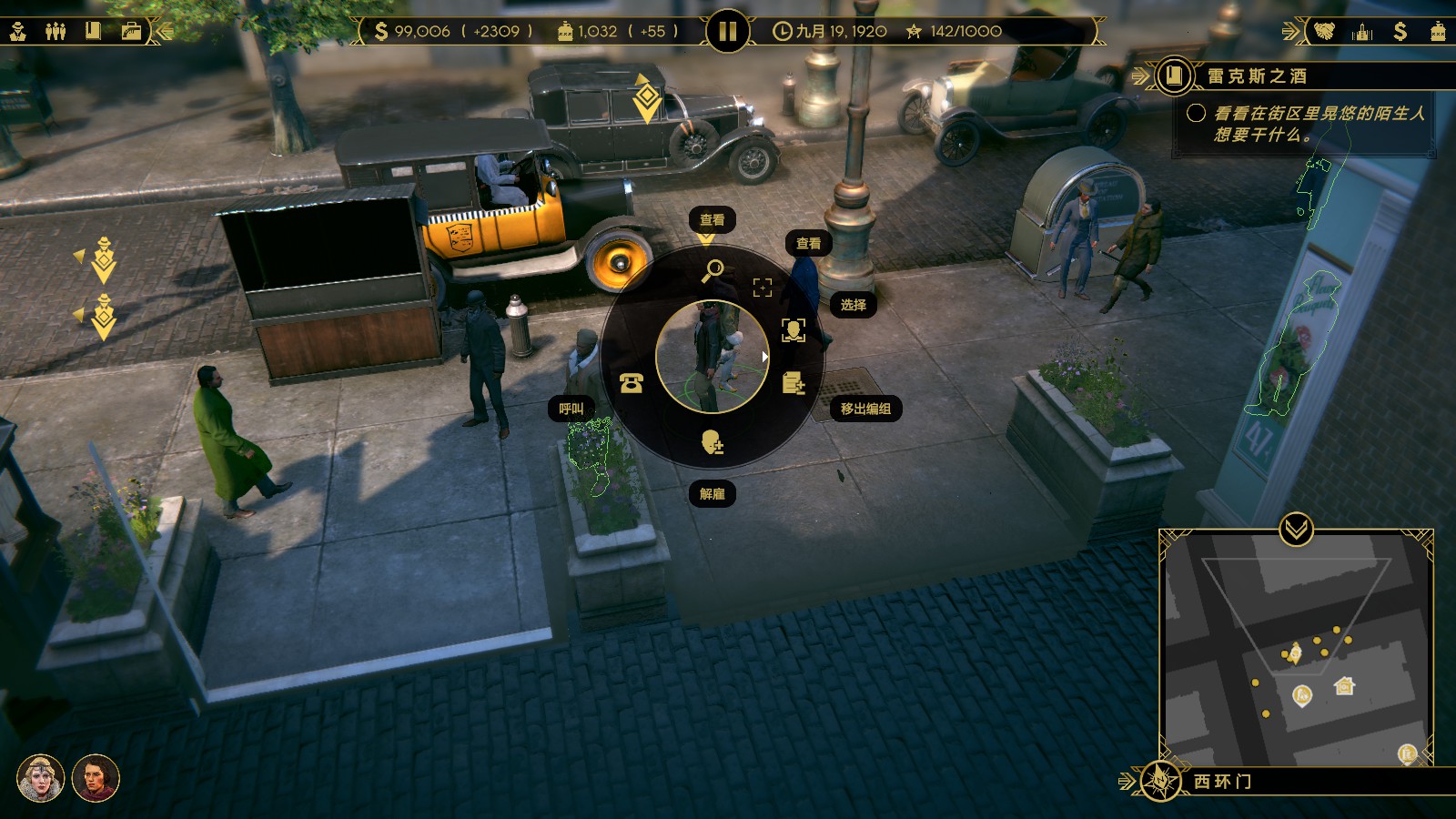Click the magnifying glass 查看 radial option

(713, 269)
